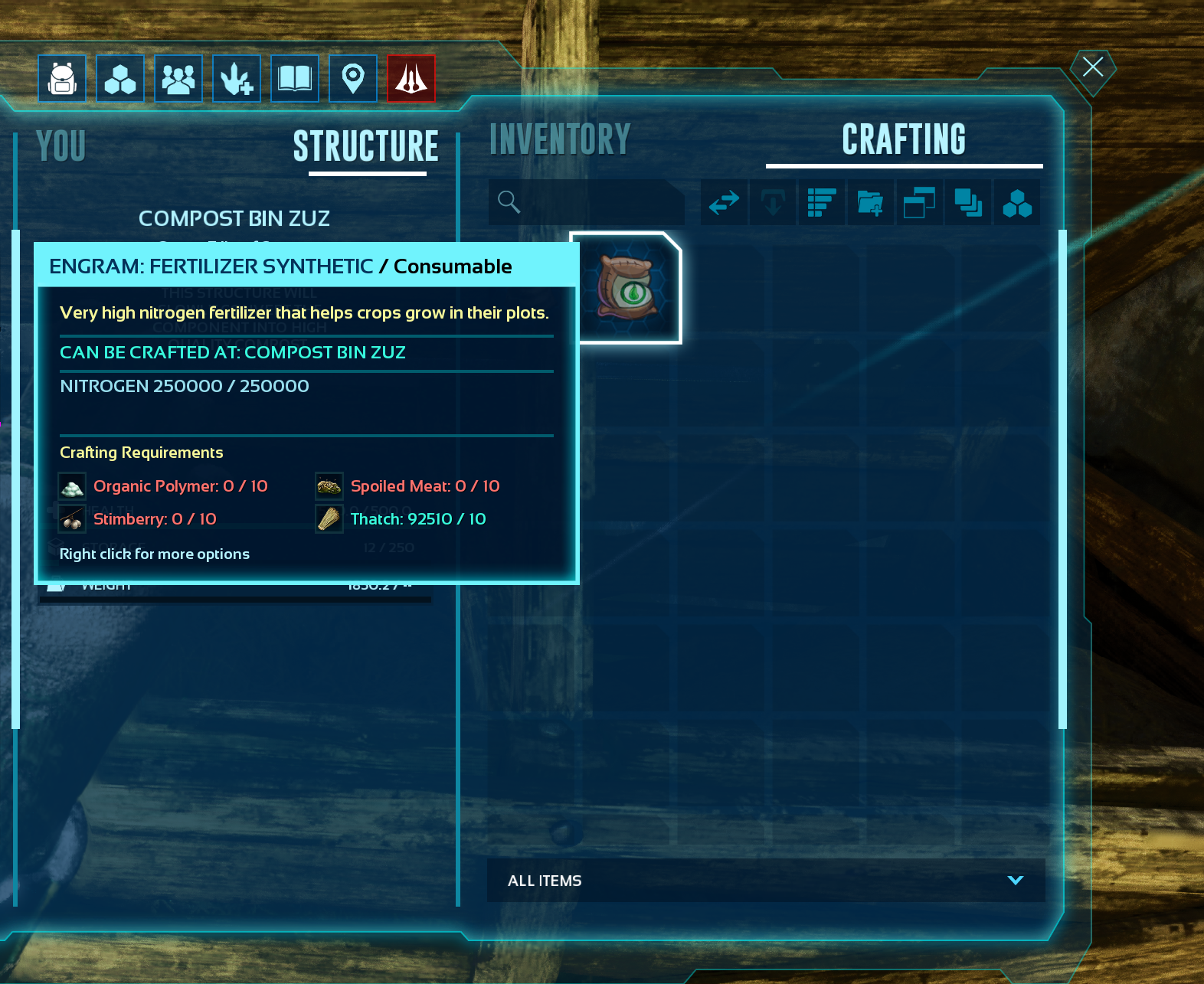Open the backpack inventory menu

tap(62, 78)
